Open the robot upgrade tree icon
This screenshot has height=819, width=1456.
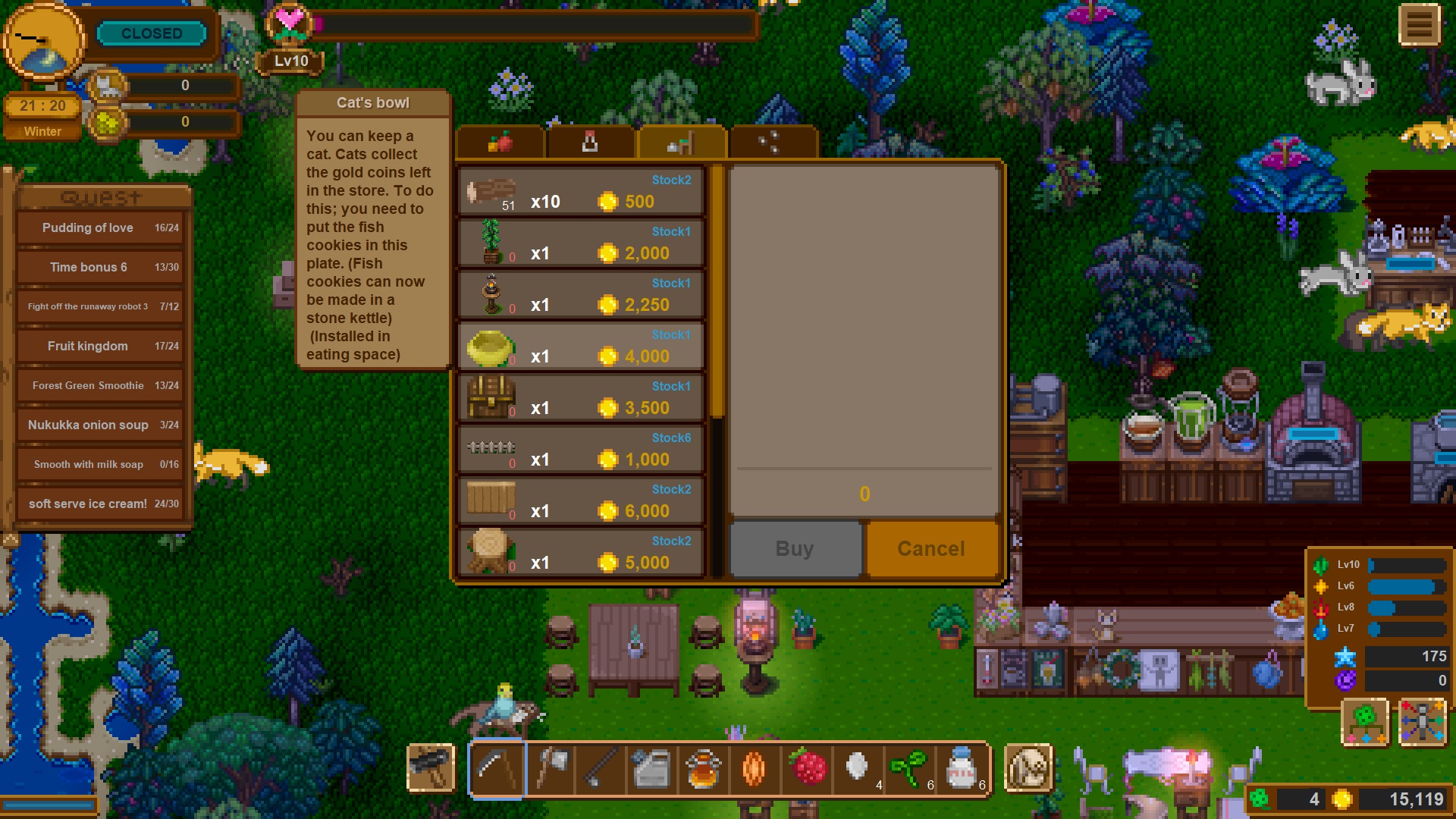pos(1422,722)
